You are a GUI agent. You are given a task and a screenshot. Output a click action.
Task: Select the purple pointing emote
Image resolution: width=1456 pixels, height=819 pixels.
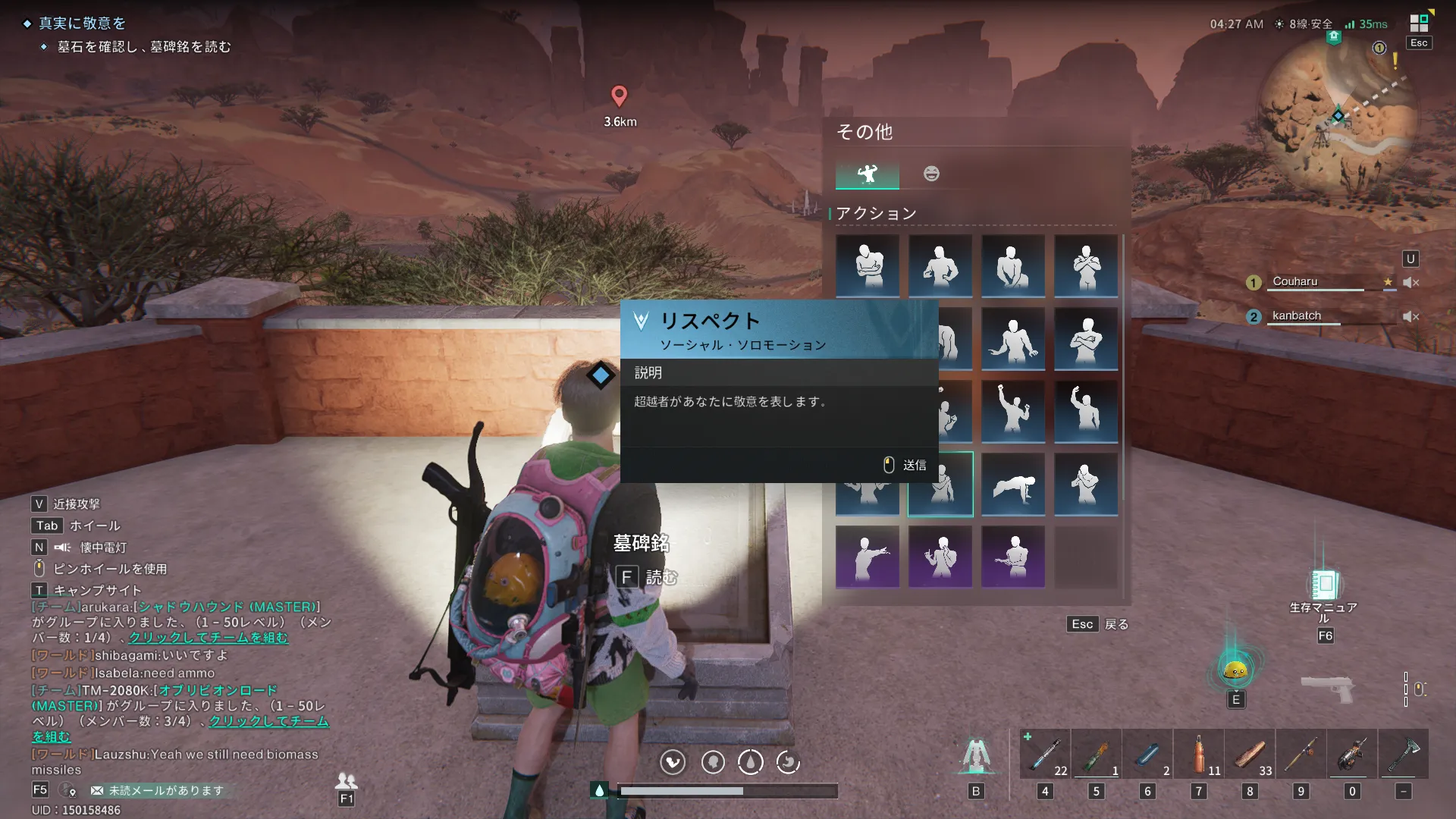pyautogui.click(x=868, y=557)
